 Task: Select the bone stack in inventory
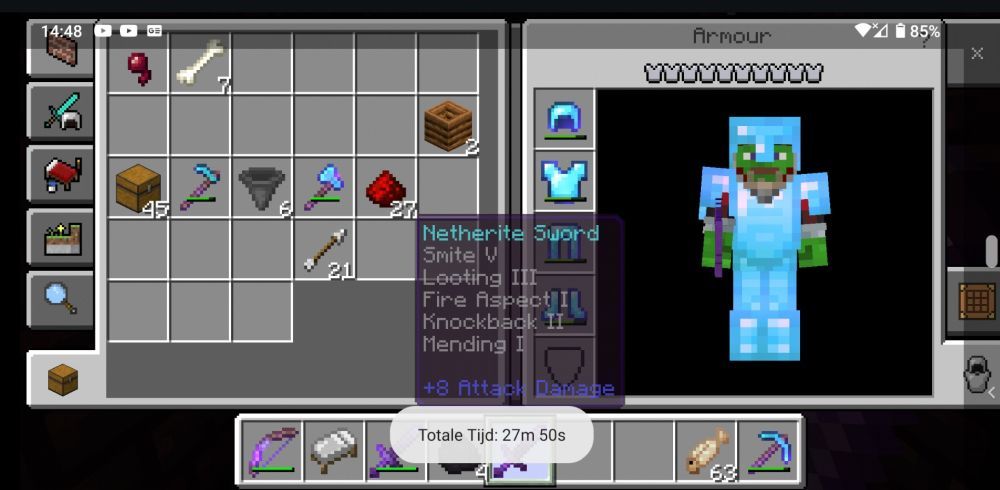pos(201,66)
